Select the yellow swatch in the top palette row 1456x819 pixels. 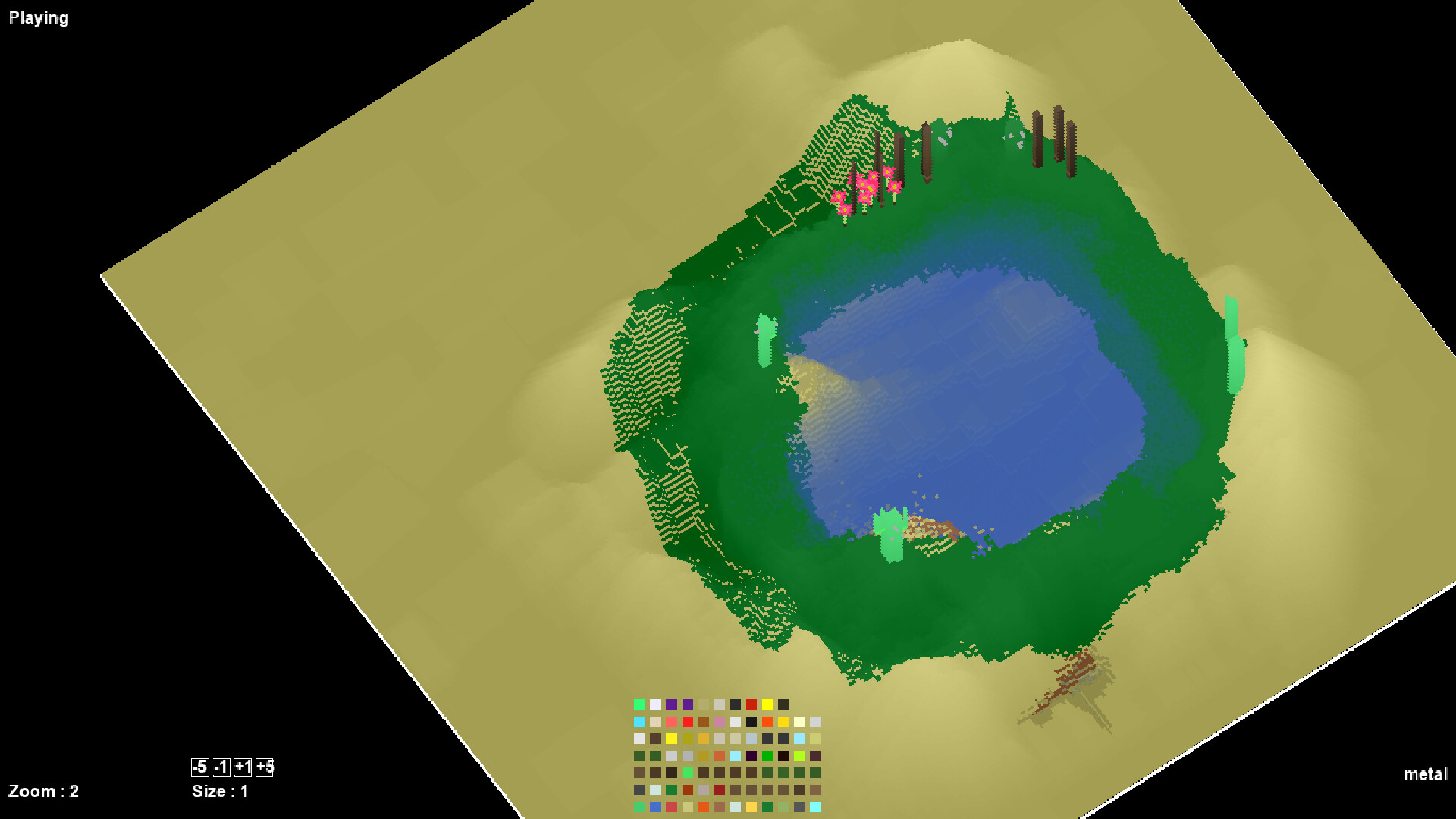[767, 704]
